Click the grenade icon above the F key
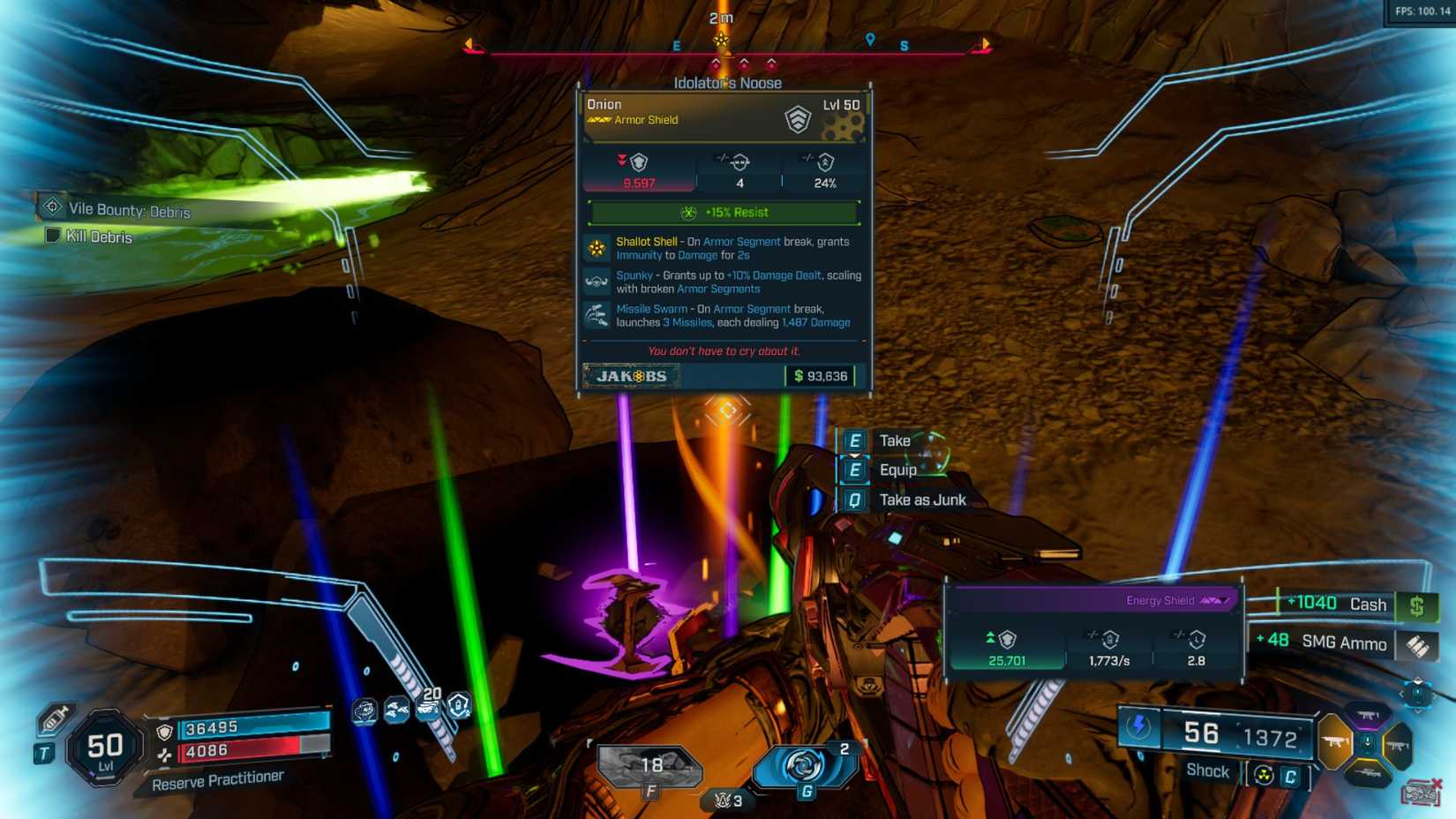Viewport: 1456px width, 819px height. 649,763
